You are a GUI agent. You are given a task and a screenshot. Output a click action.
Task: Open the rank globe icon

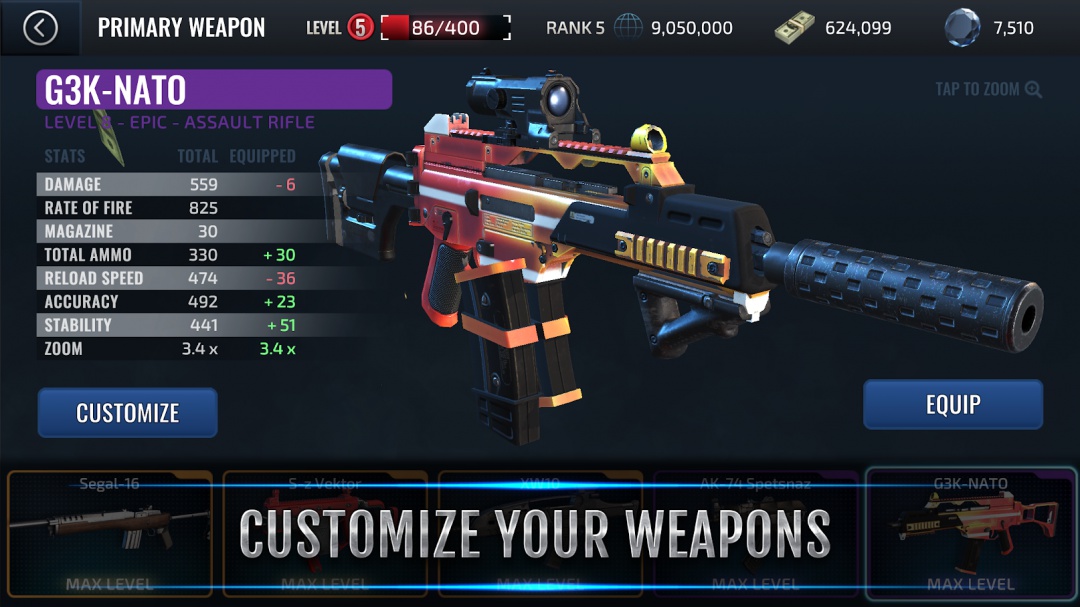(x=628, y=28)
